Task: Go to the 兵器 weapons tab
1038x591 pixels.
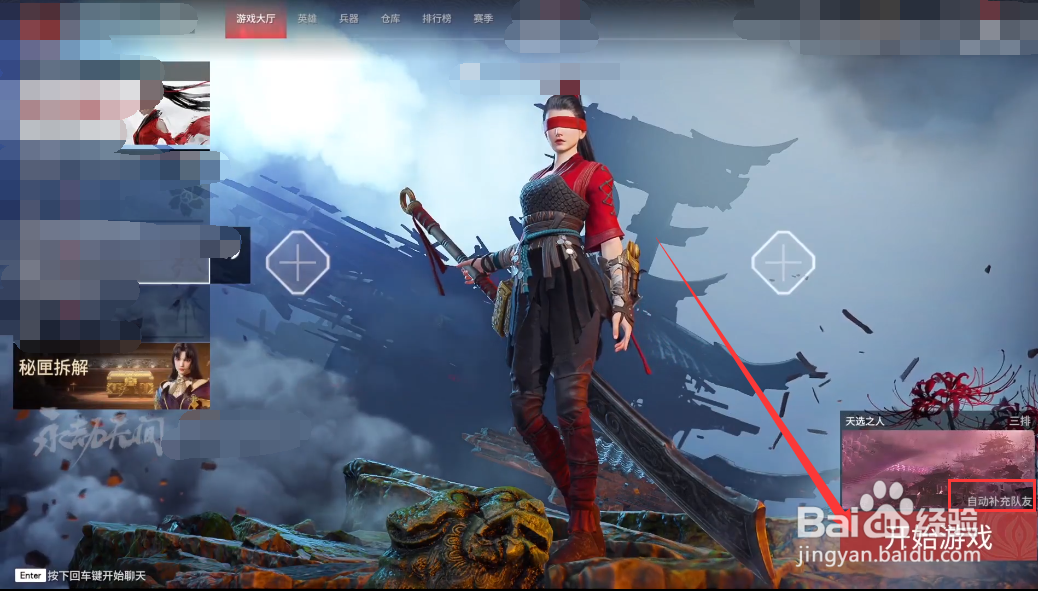Action: coord(348,19)
